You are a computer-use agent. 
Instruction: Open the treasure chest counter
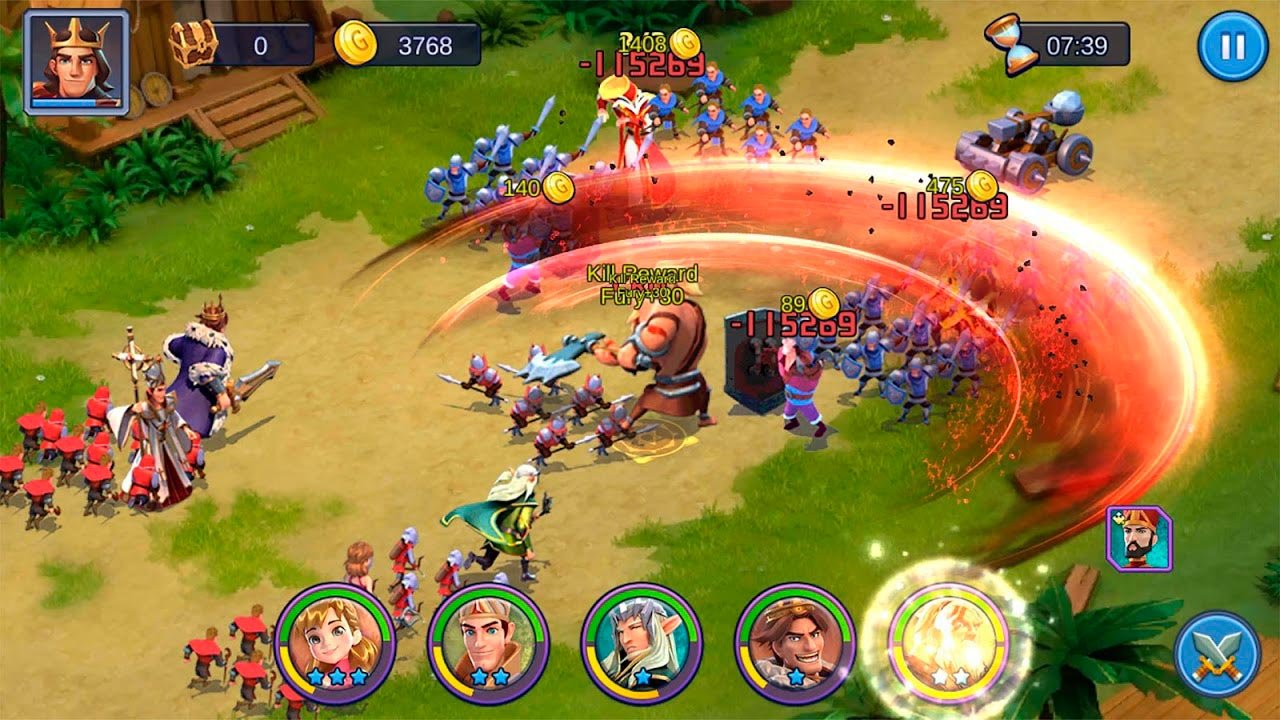(x=194, y=44)
